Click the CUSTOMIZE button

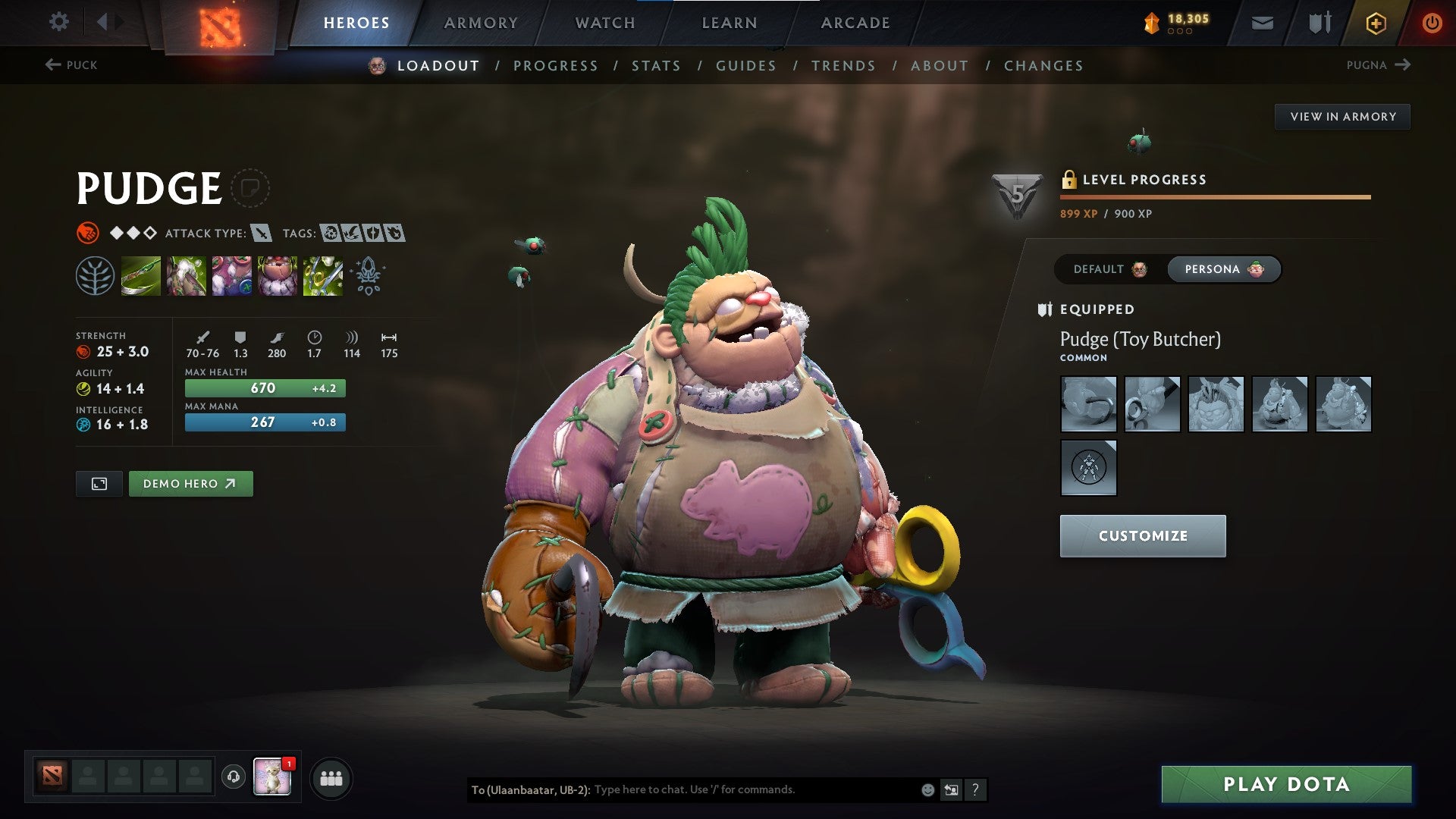[1142, 535]
